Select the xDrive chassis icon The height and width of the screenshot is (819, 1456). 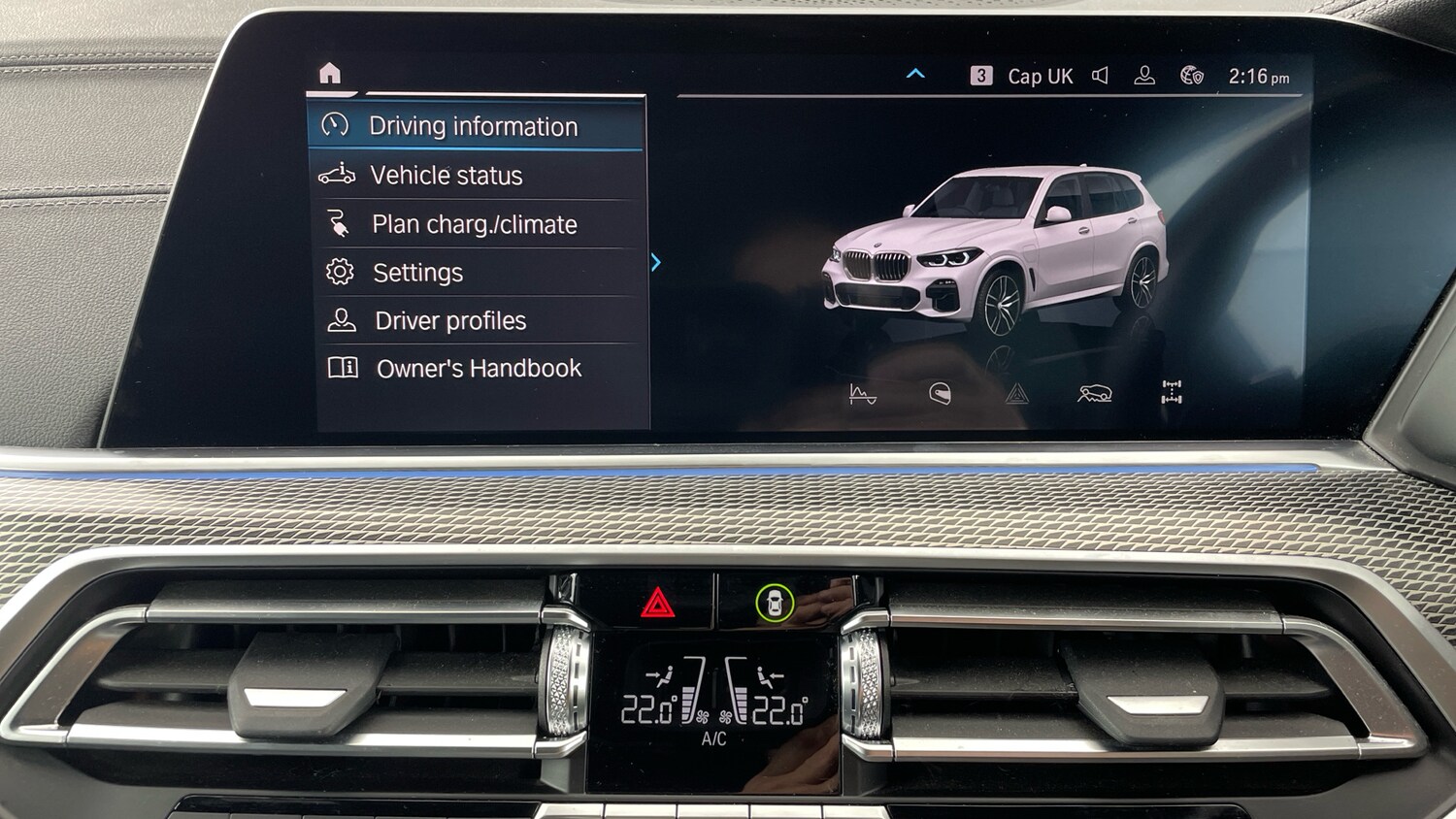pyautogui.click(x=1170, y=393)
